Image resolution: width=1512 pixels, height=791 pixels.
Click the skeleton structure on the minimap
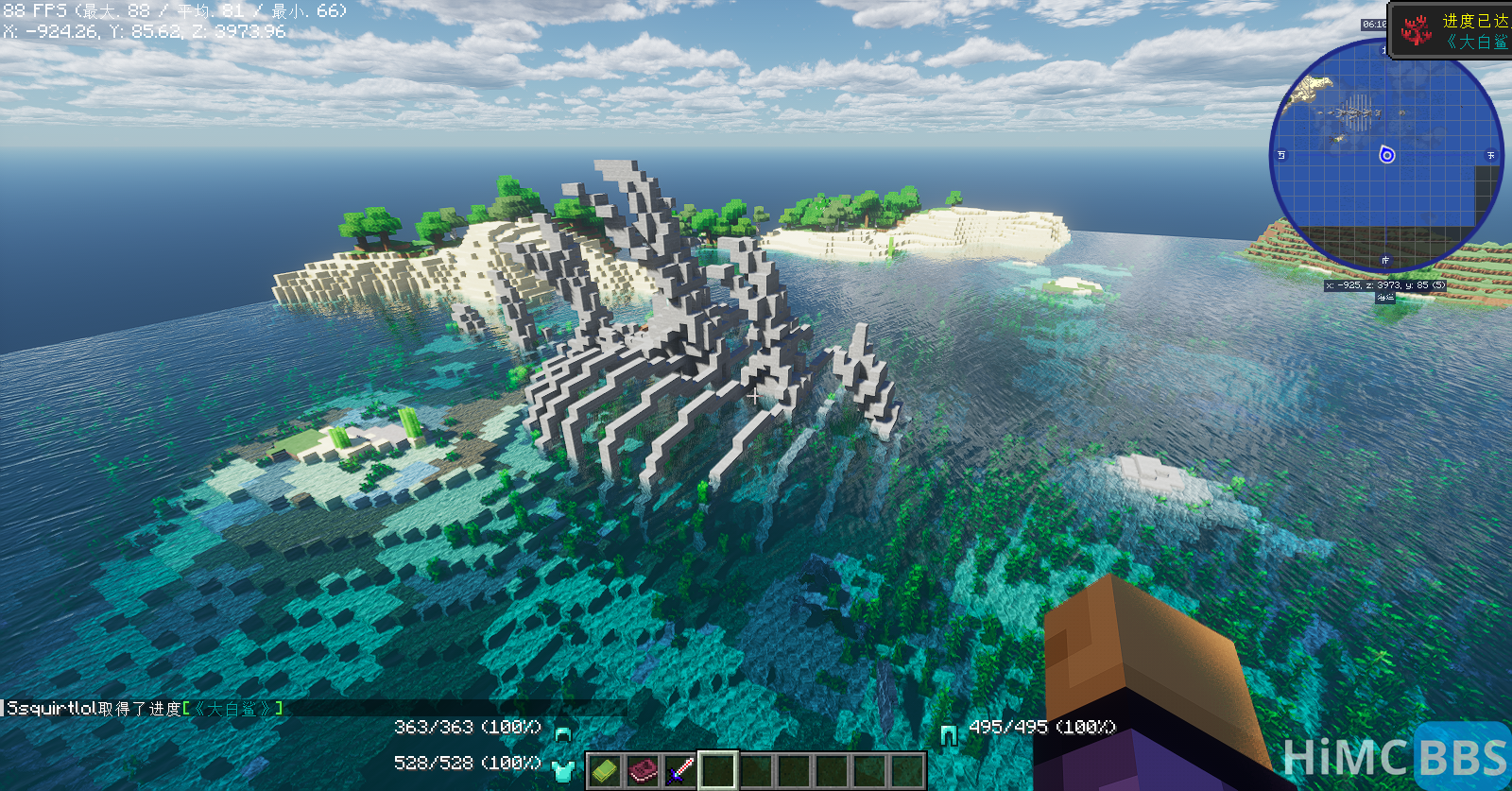pyautogui.click(x=1355, y=111)
